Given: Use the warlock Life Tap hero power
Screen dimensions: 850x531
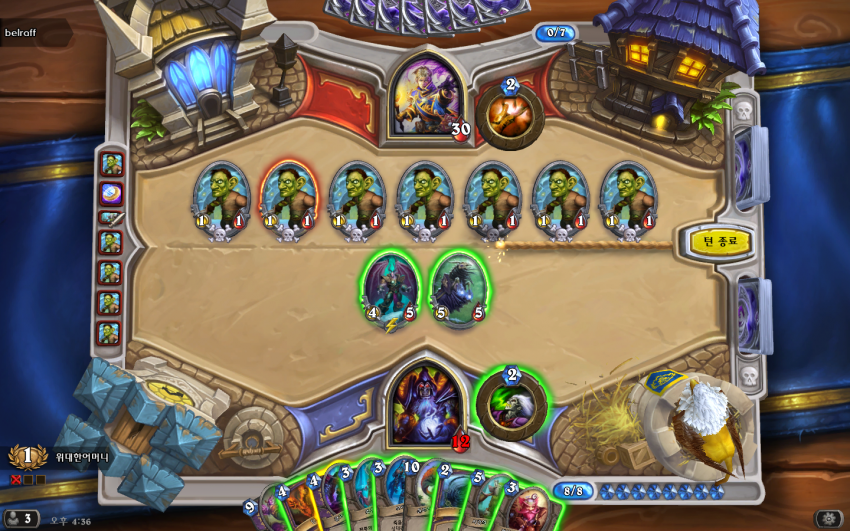Looking at the screenshot, I should point(511,405).
